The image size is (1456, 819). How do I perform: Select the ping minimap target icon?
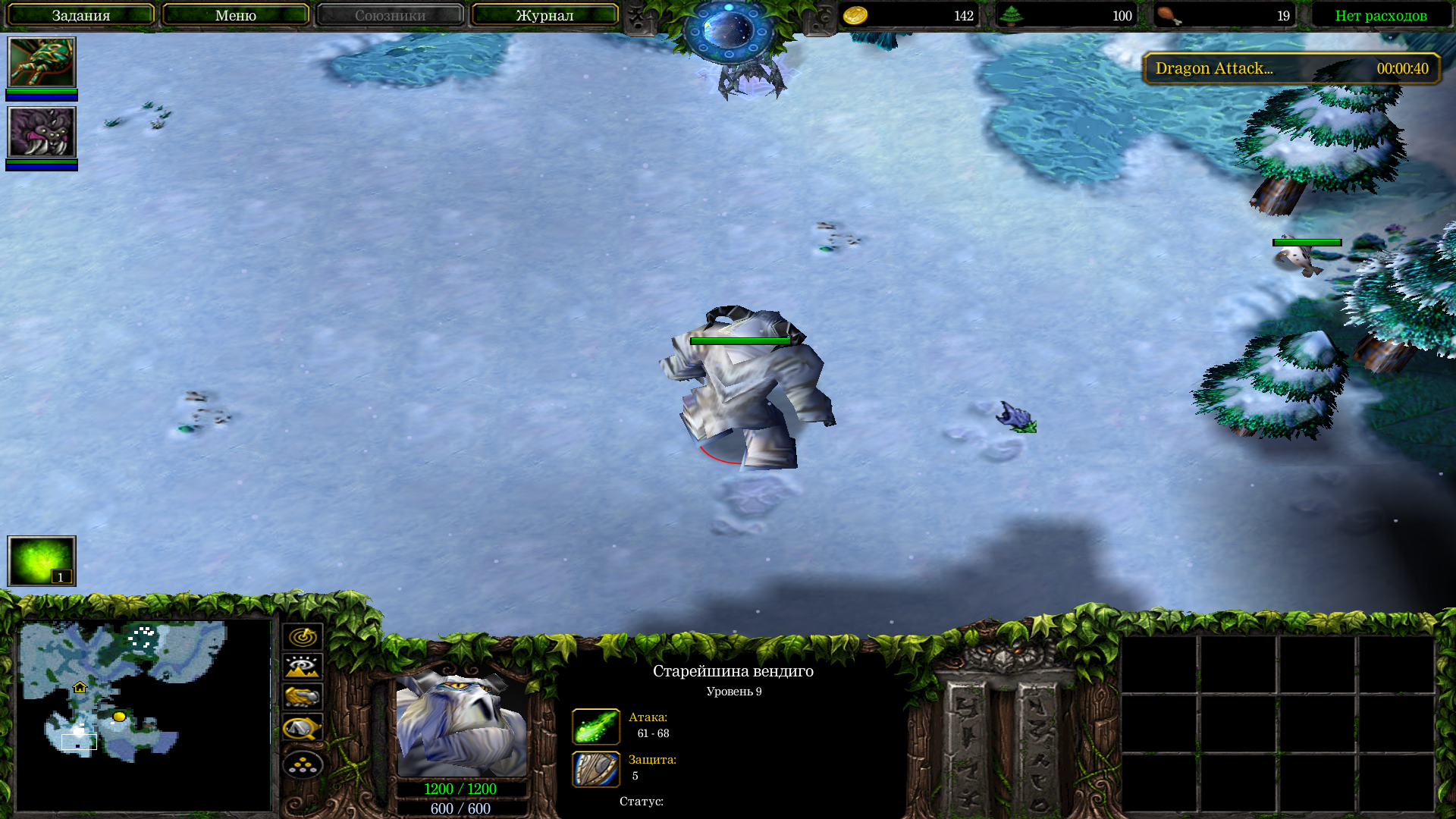pyautogui.click(x=302, y=637)
